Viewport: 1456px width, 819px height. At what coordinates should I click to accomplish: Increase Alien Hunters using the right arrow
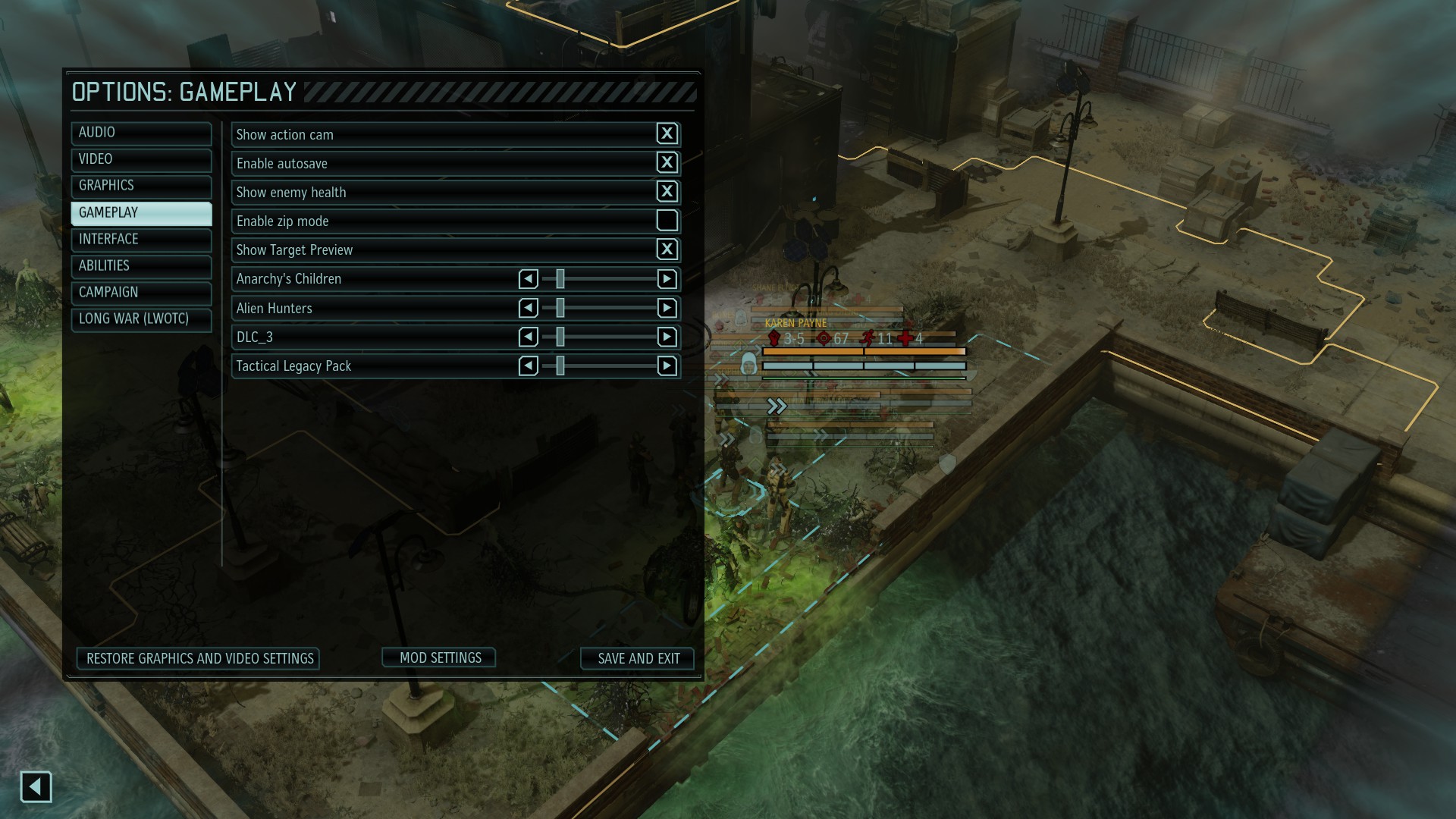coord(667,308)
